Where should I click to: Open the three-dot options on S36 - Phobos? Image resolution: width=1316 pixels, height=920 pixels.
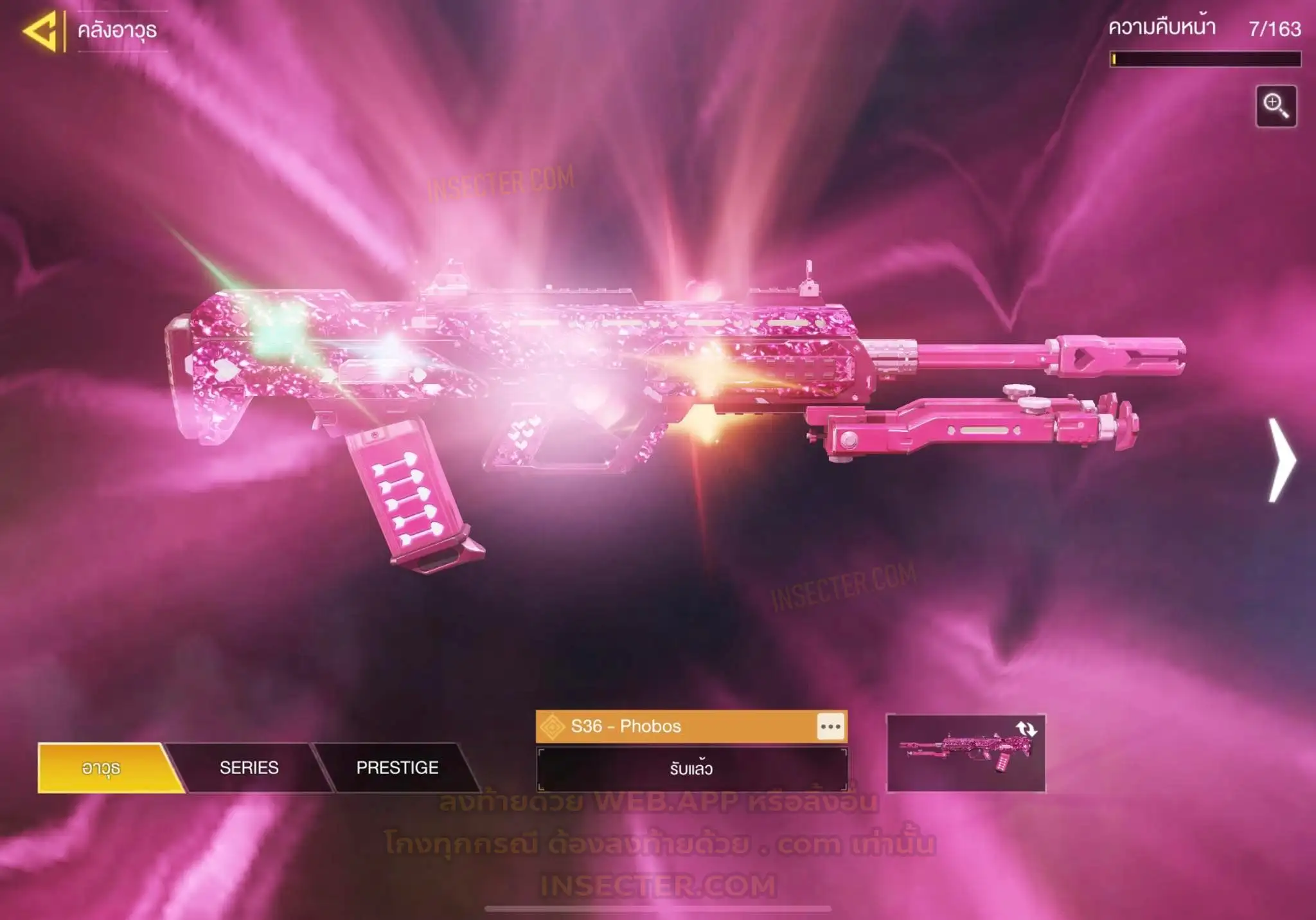[x=830, y=726]
